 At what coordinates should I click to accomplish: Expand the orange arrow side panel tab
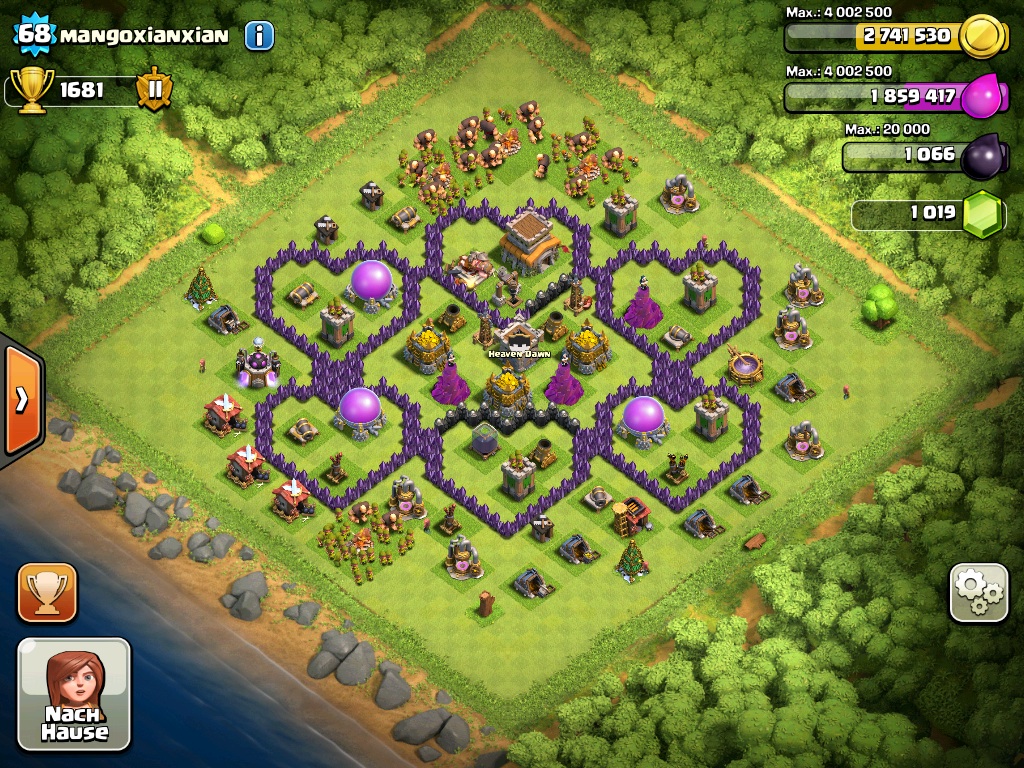click(x=21, y=399)
